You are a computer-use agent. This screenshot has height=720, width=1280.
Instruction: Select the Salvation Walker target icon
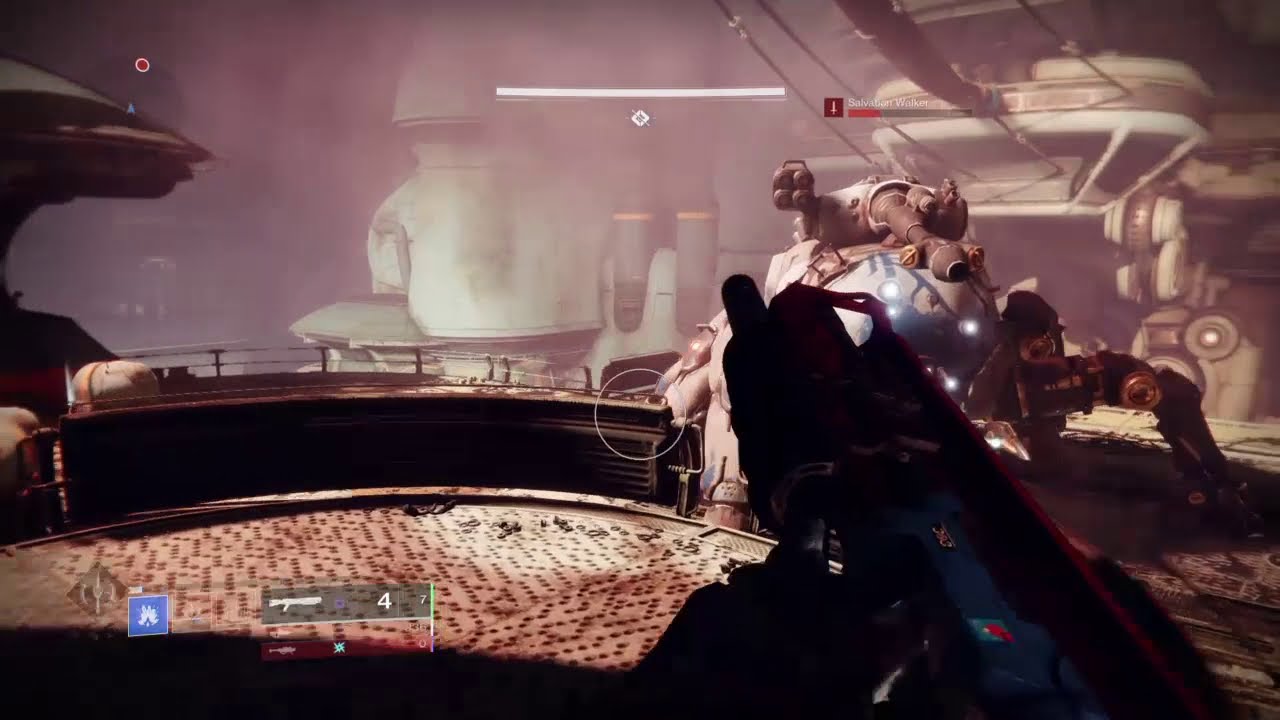point(833,107)
